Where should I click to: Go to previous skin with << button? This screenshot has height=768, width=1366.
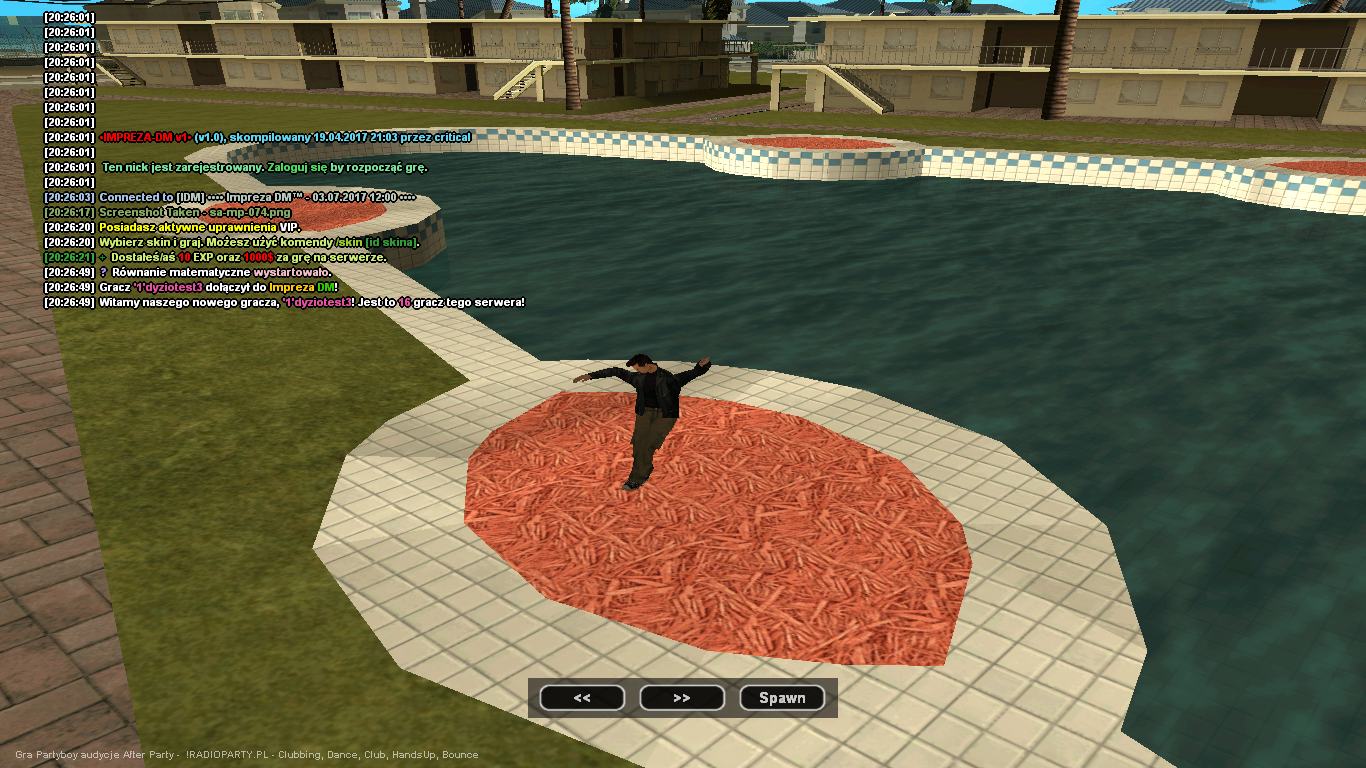(582, 698)
